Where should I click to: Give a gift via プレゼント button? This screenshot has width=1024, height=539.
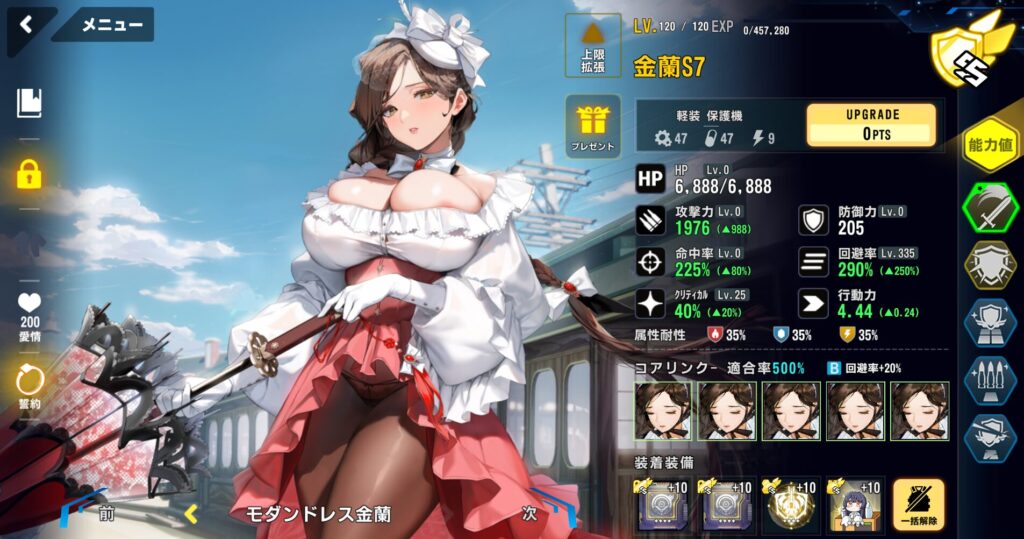coord(593,125)
